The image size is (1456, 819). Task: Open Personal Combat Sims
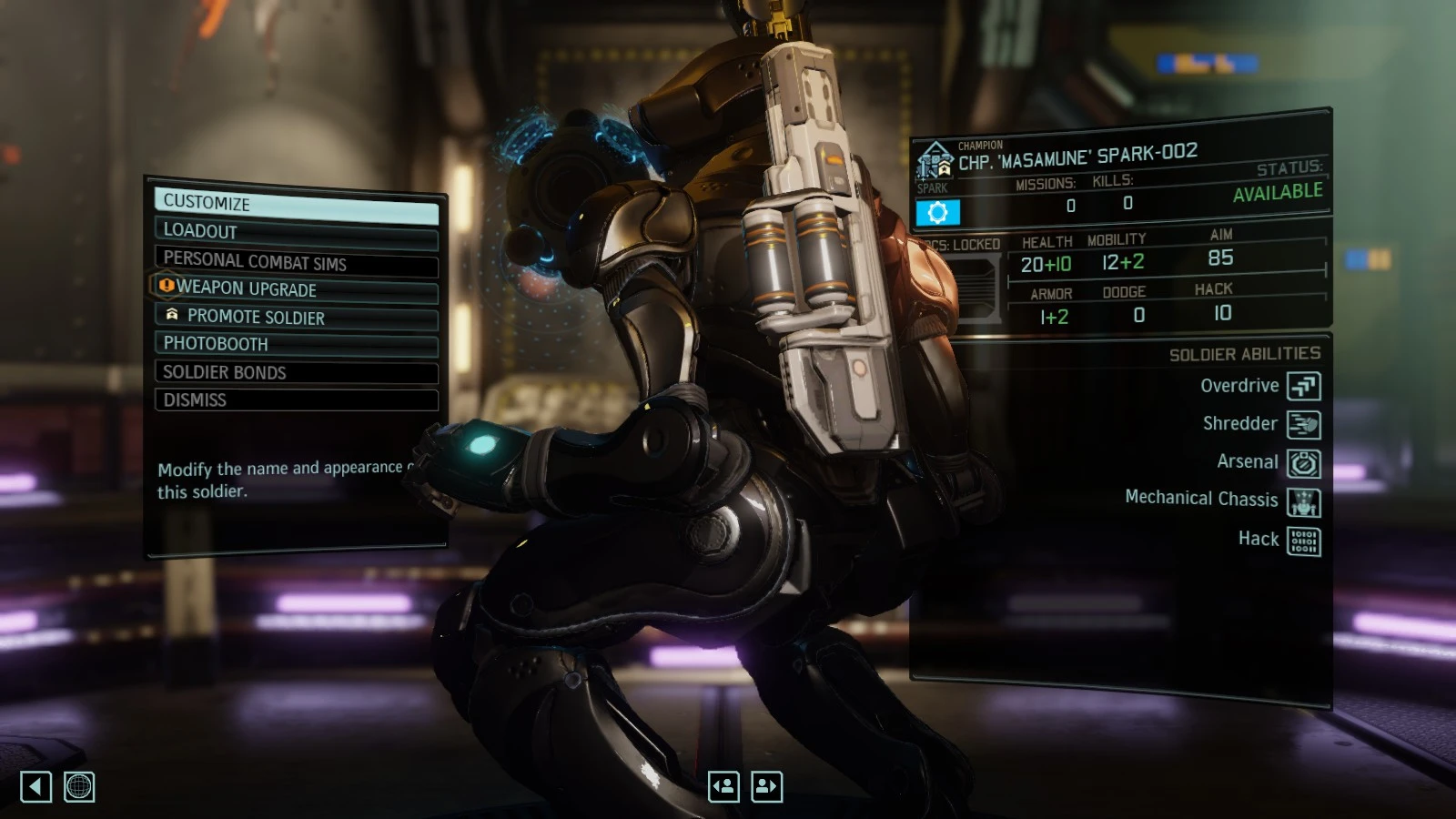click(296, 263)
